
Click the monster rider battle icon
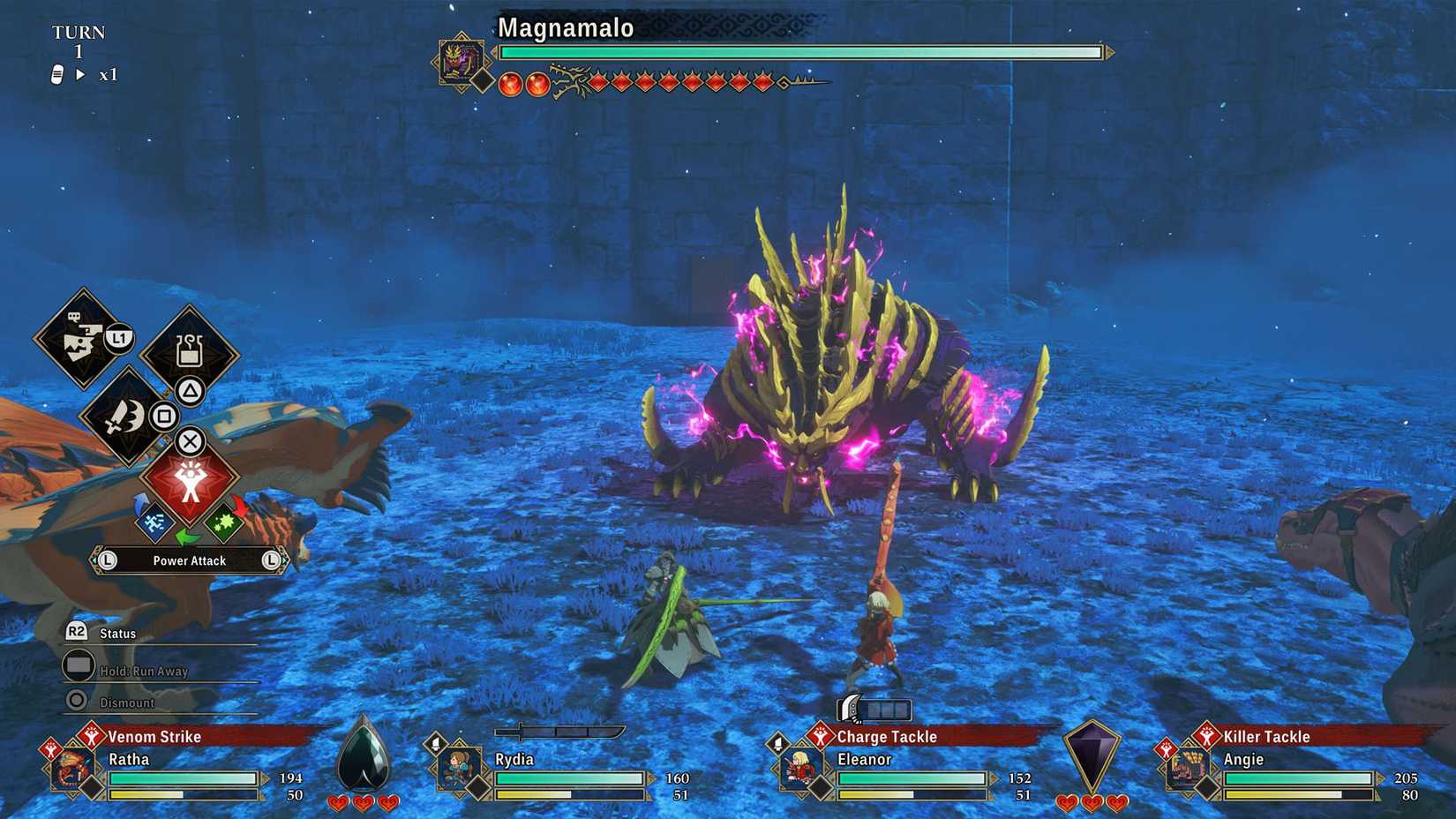(x=84, y=340)
